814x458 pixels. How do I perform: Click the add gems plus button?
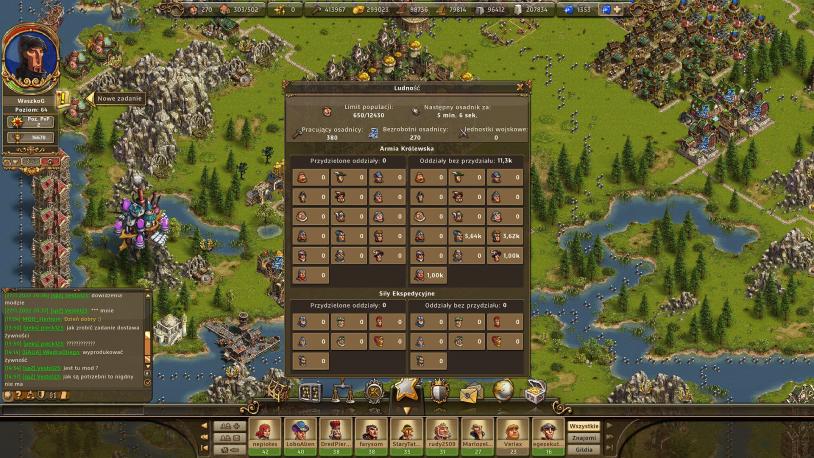pyautogui.click(x=616, y=9)
